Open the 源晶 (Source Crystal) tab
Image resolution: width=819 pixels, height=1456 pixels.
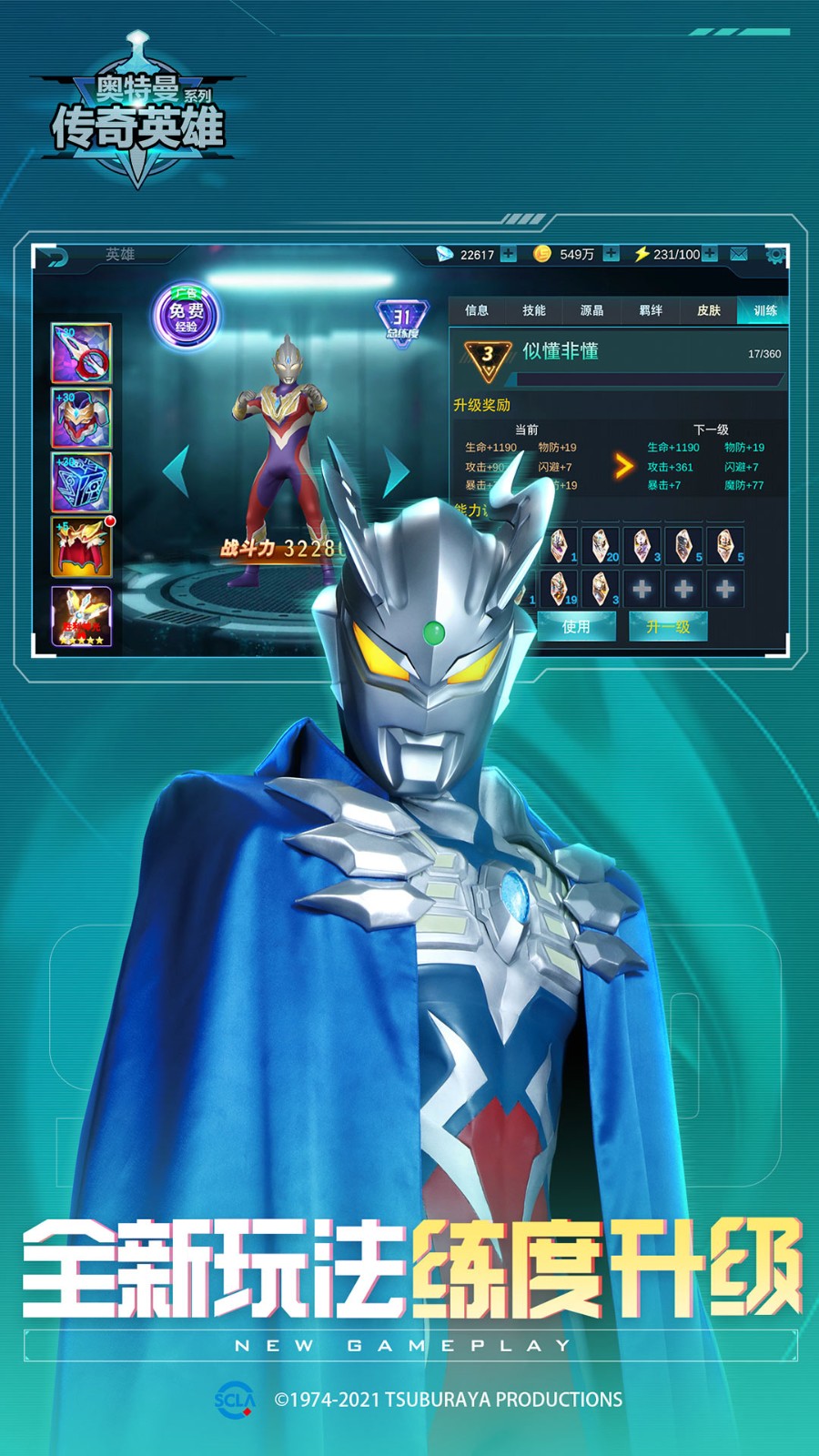[591, 310]
